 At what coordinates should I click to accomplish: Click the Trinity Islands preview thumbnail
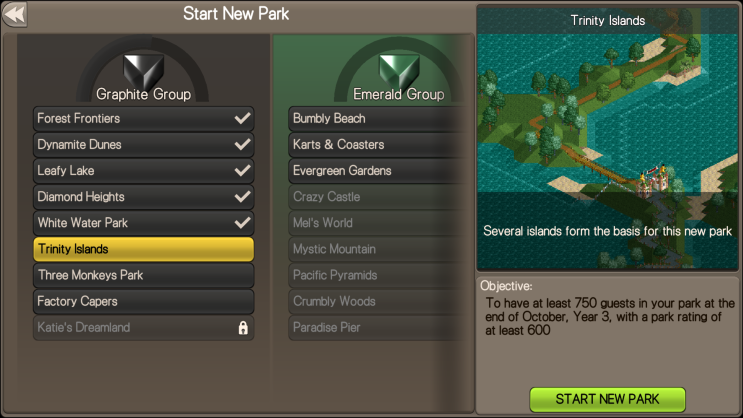point(607,140)
